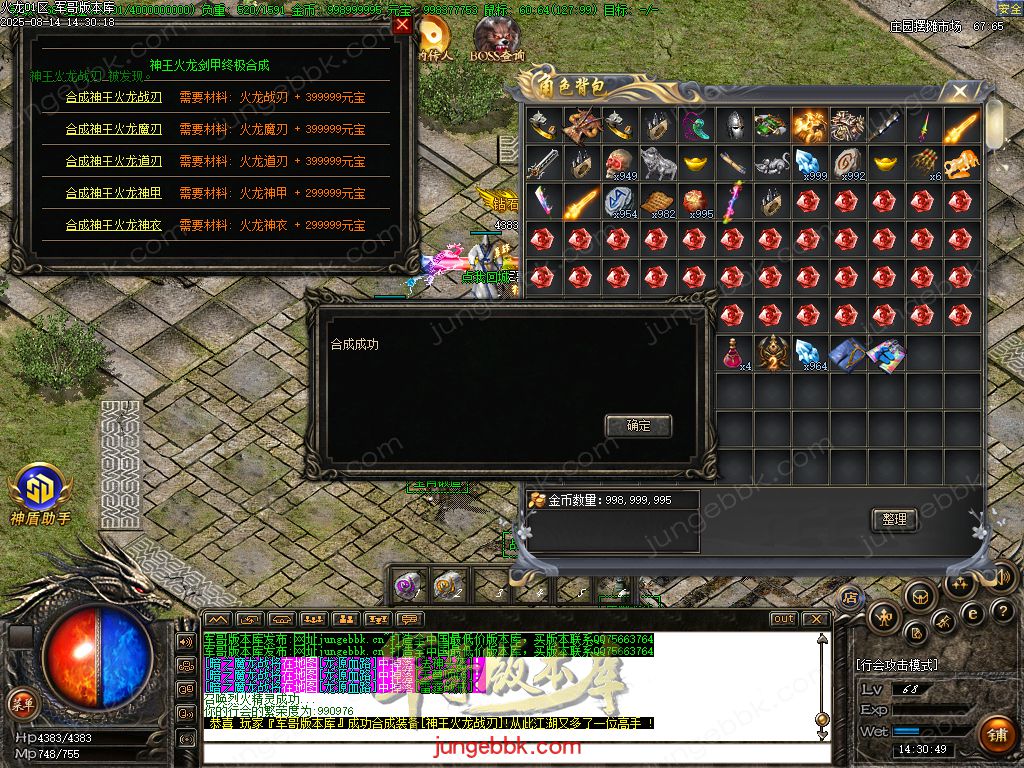Image resolution: width=1024 pixels, height=768 pixels.
Task: Choose 合成神王火龙战刃 recipe
Action: point(113,97)
